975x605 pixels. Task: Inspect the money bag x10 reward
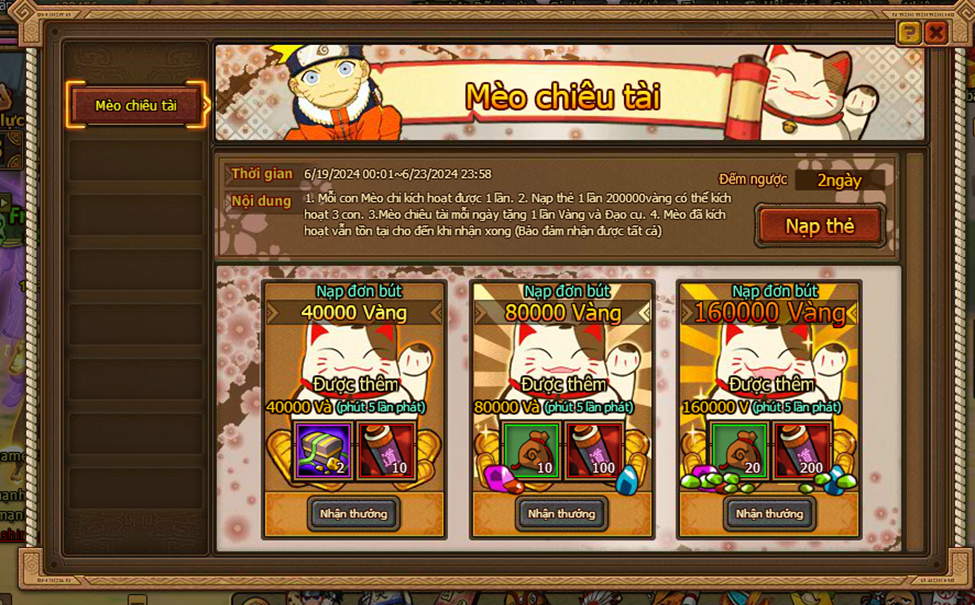click(x=532, y=451)
